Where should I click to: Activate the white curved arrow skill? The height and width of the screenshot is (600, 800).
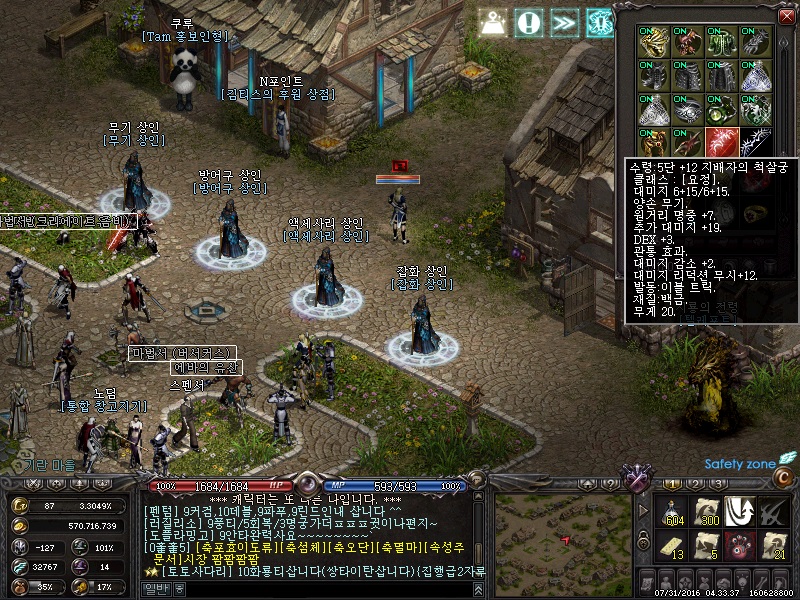tap(738, 510)
